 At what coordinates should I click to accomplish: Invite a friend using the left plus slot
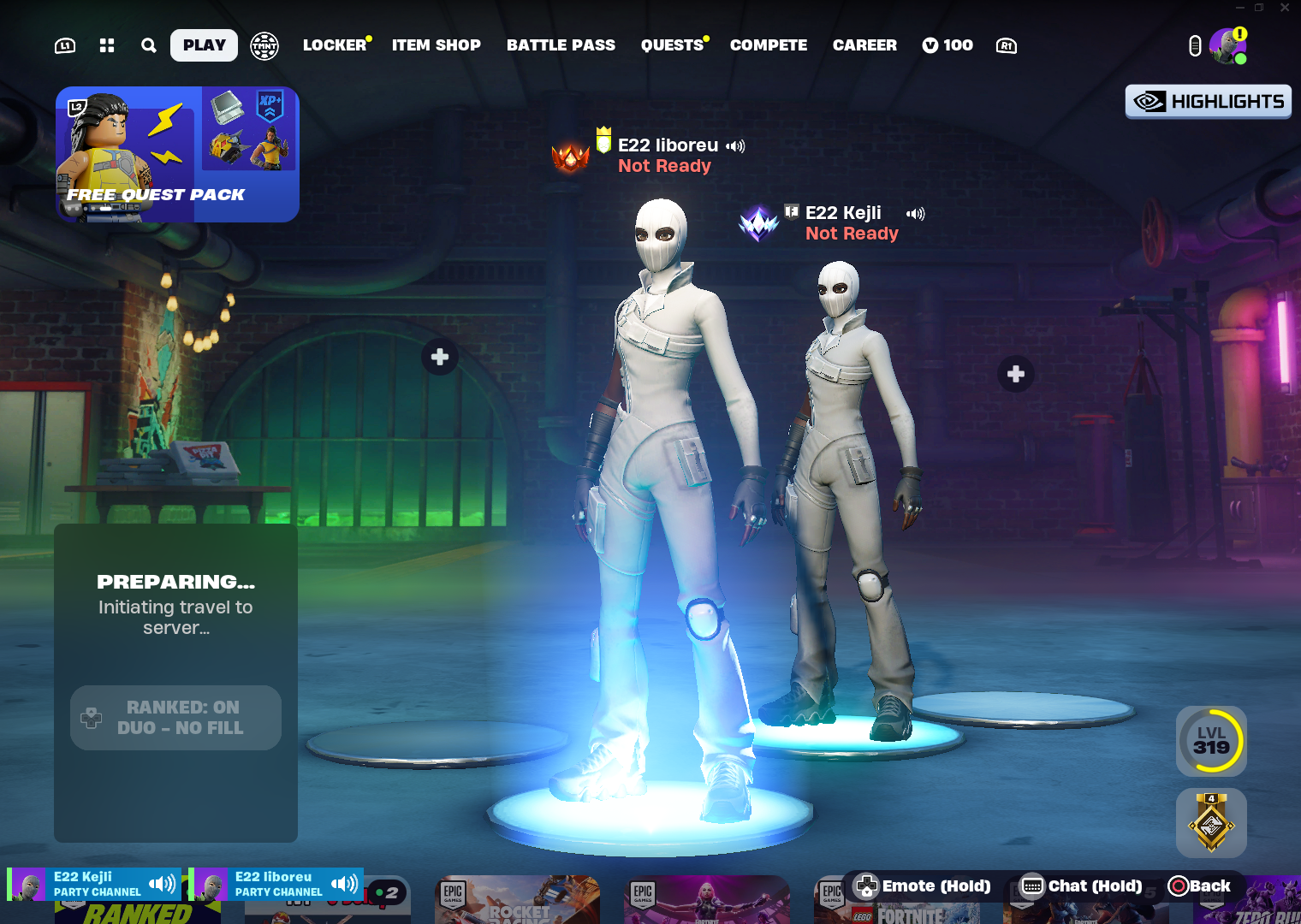(x=440, y=357)
